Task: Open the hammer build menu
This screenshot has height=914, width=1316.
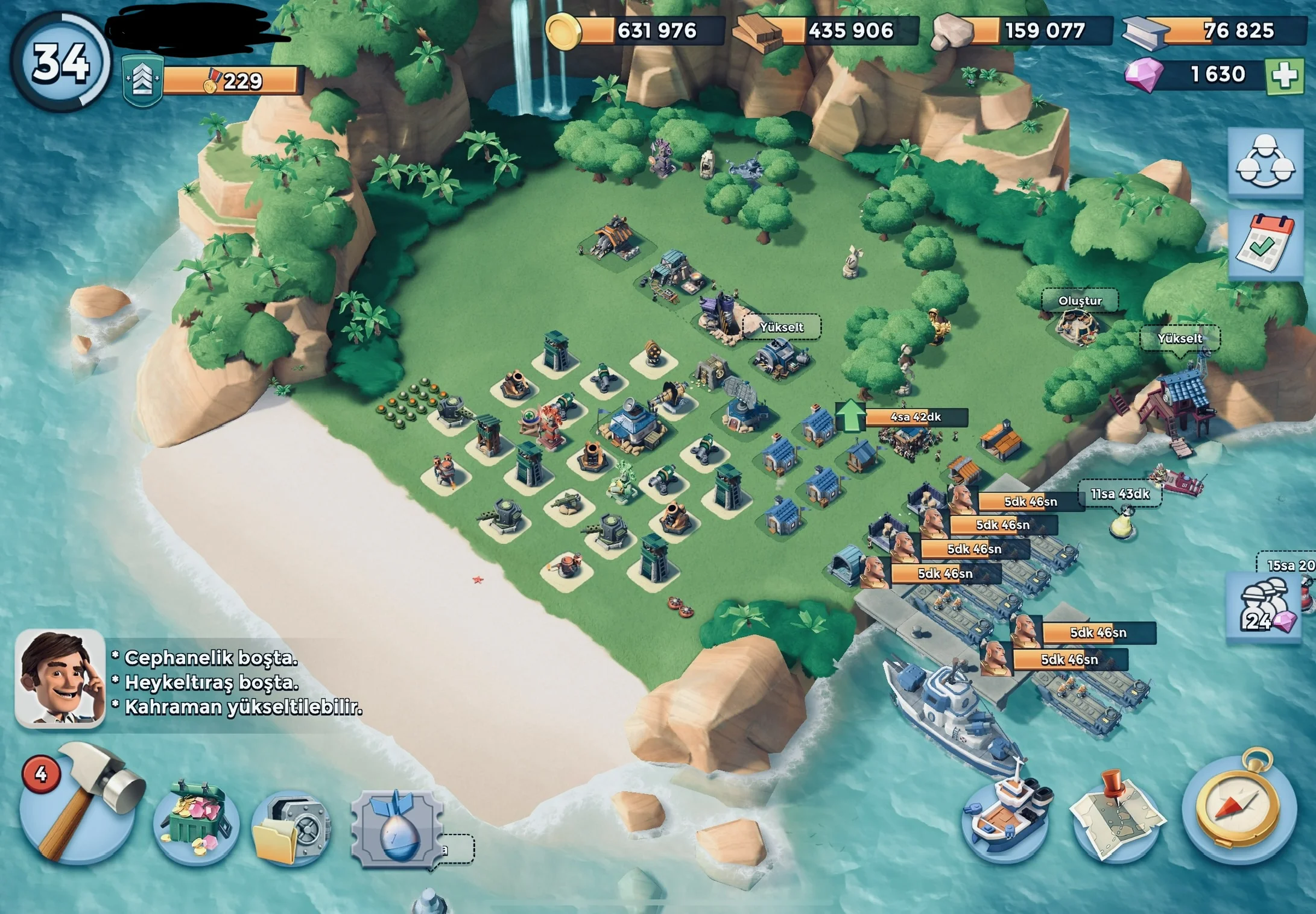Action: click(78, 805)
